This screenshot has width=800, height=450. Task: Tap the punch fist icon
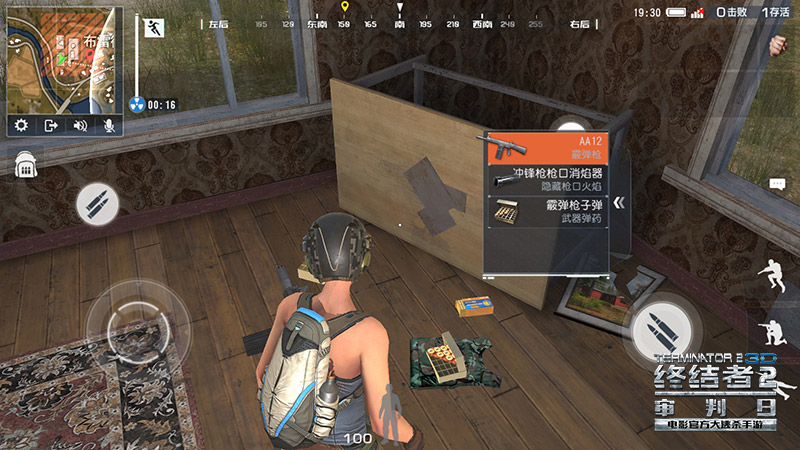point(778,45)
